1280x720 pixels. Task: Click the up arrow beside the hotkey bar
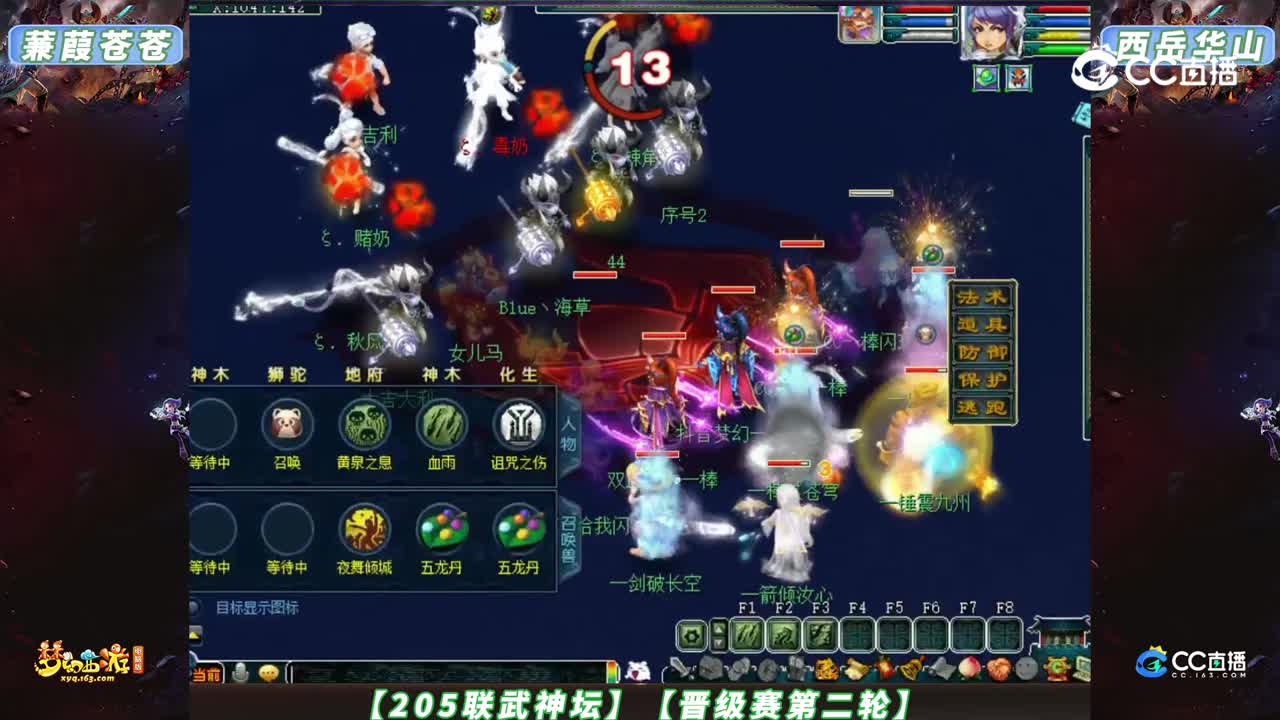[x=718, y=628]
